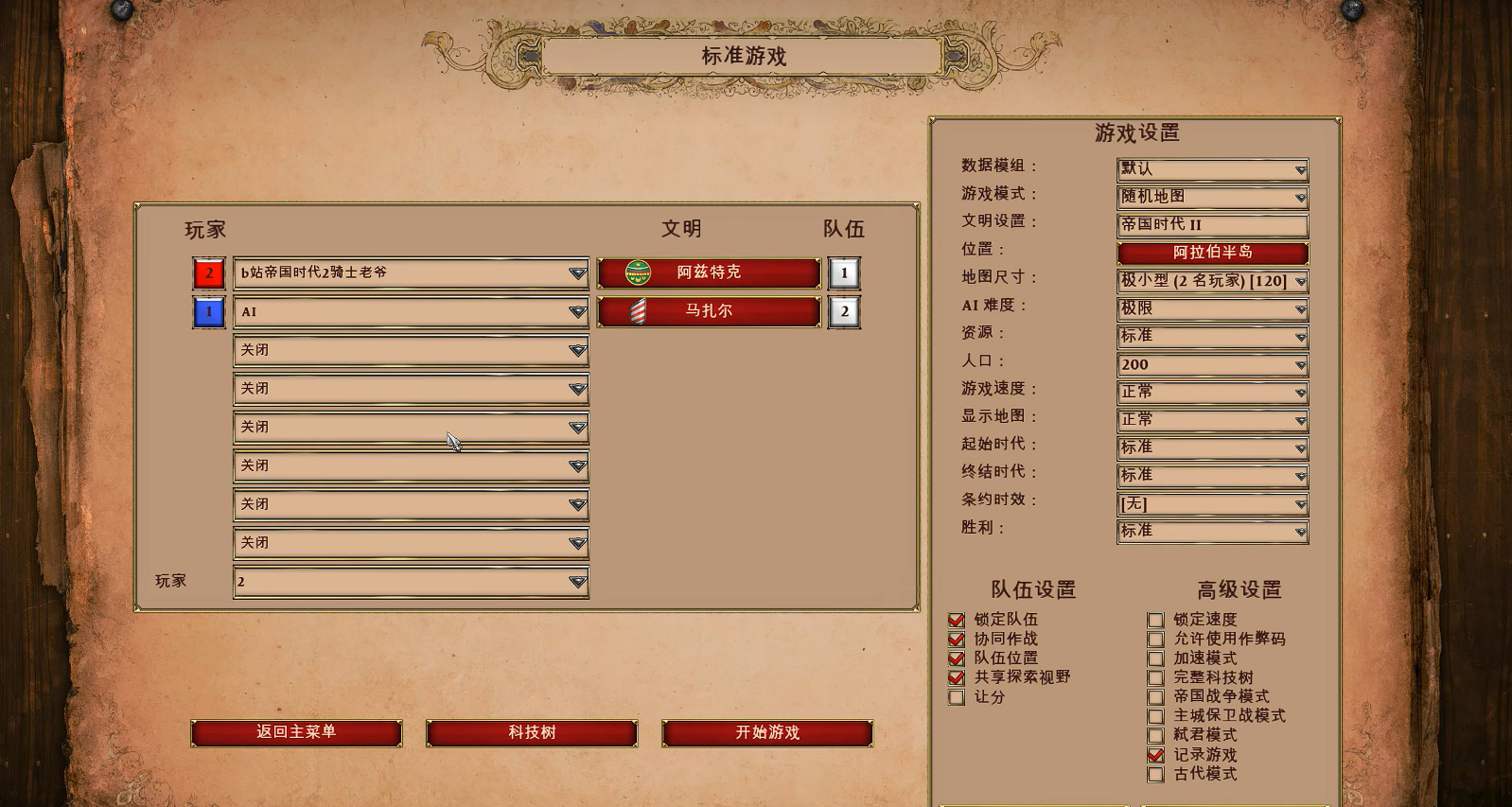Enable the 完整科技树 full tech tree option

click(1156, 677)
